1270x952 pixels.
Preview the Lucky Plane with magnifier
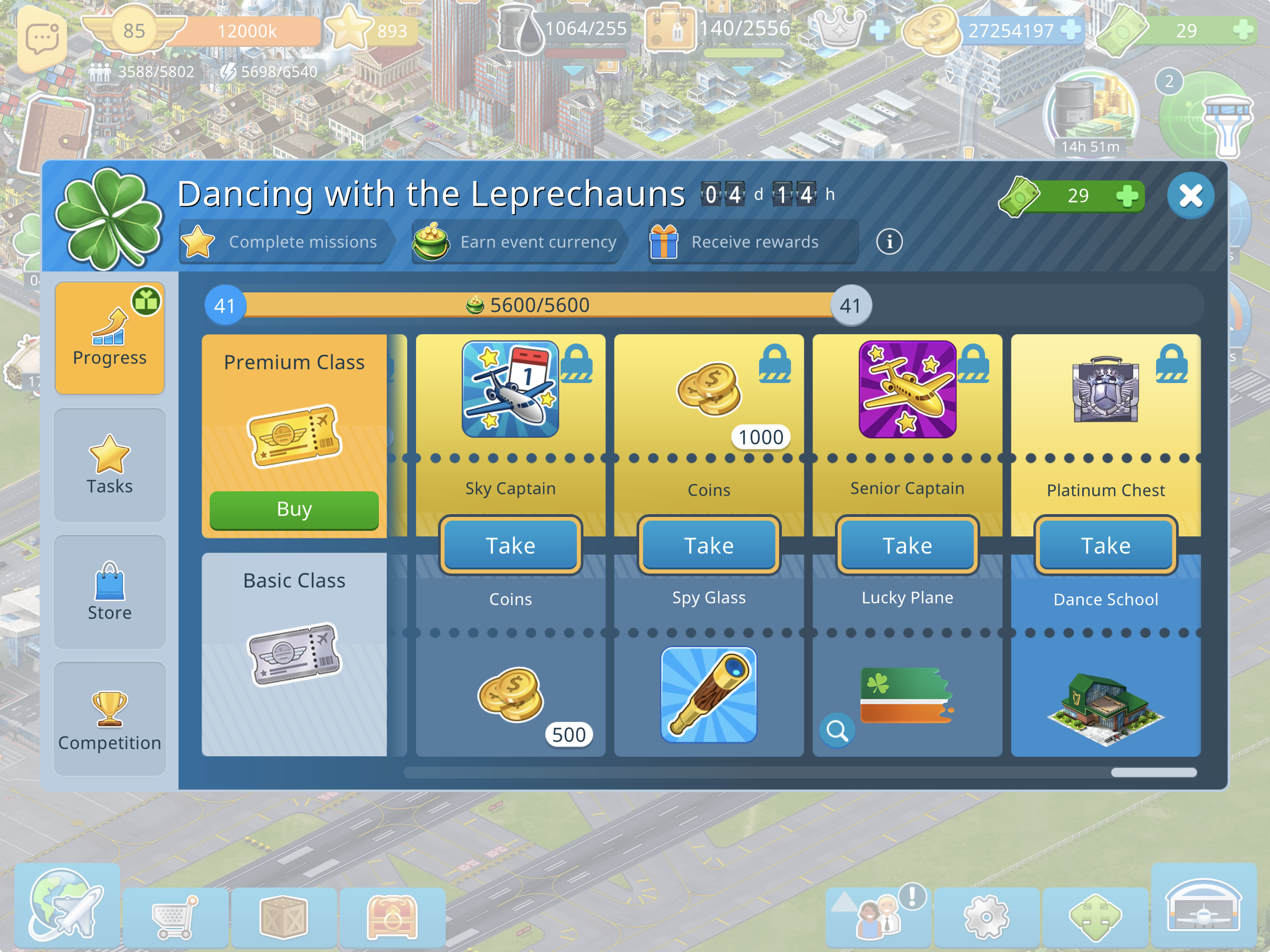pyautogui.click(x=837, y=730)
